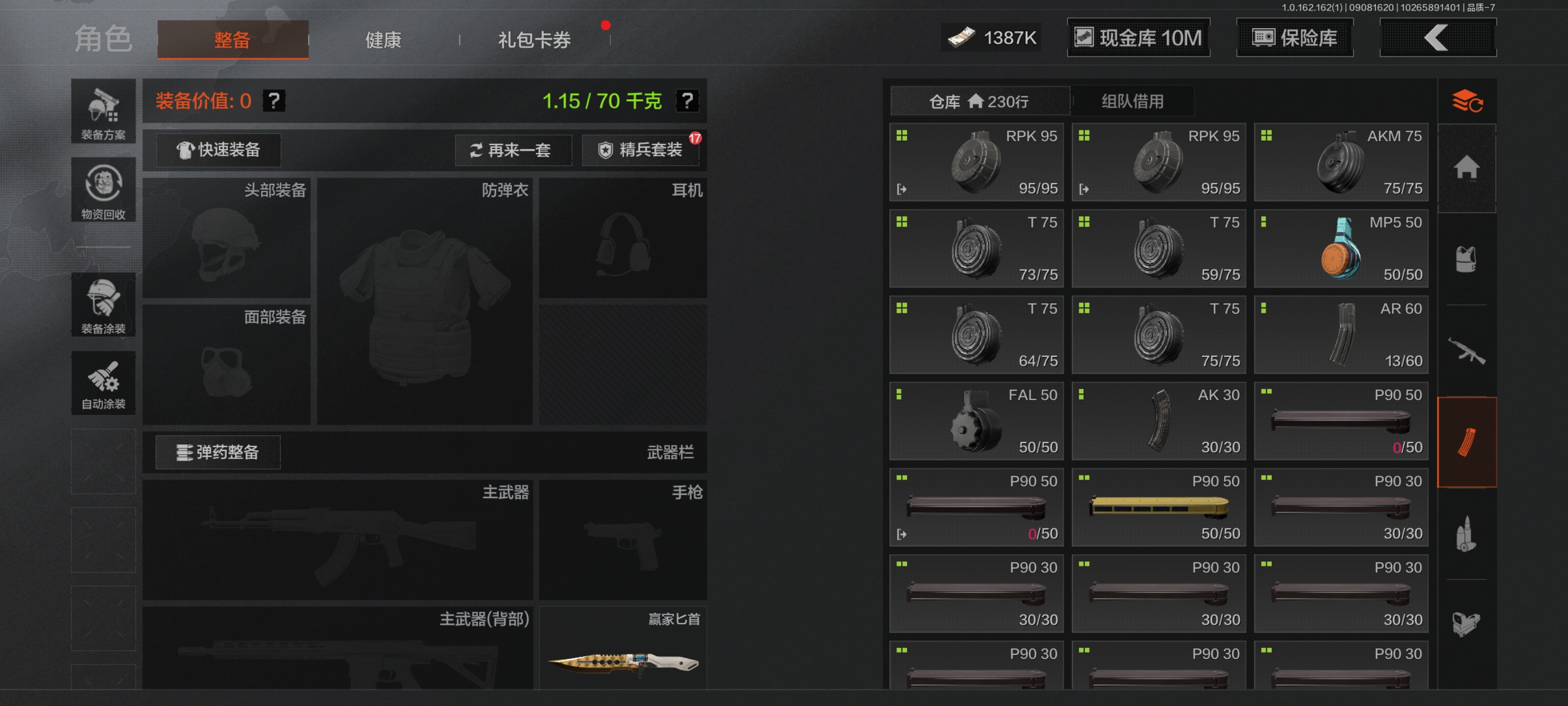The width and height of the screenshot is (1568, 706).
Task: Open 弹药整备 ammo preparation
Action: pos(218,452)
